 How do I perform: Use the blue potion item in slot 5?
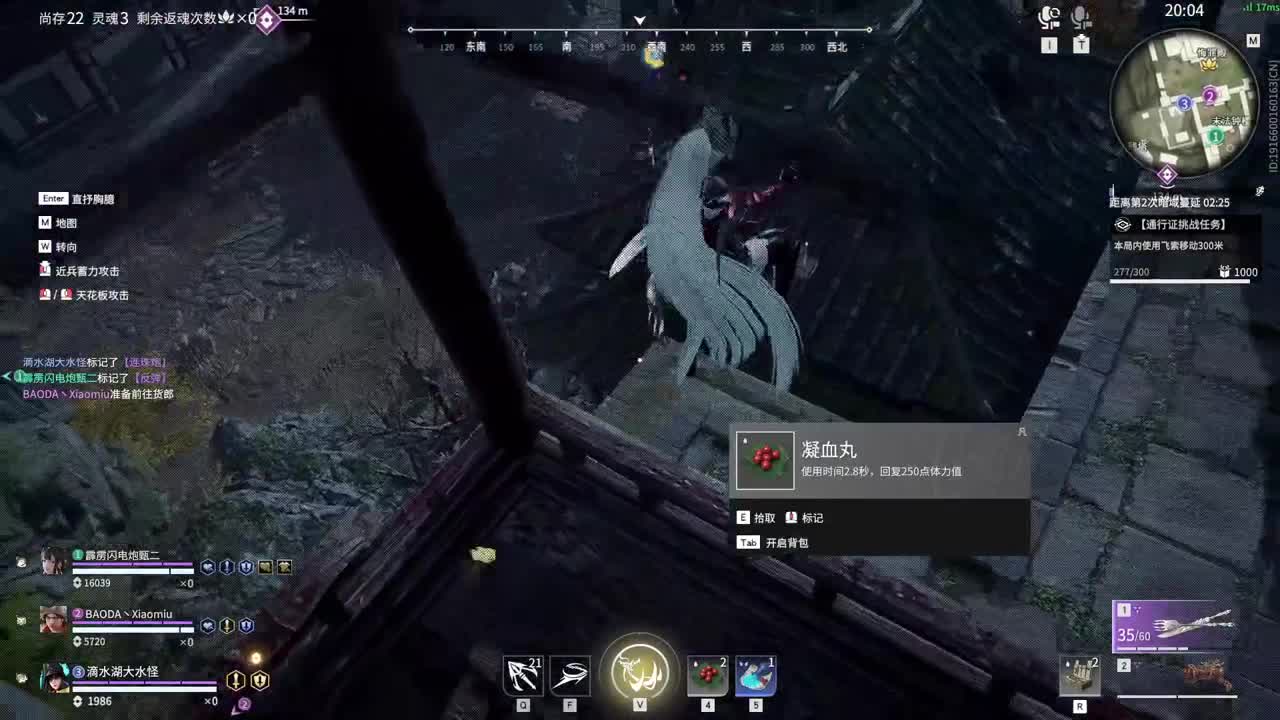click(755, 676)
